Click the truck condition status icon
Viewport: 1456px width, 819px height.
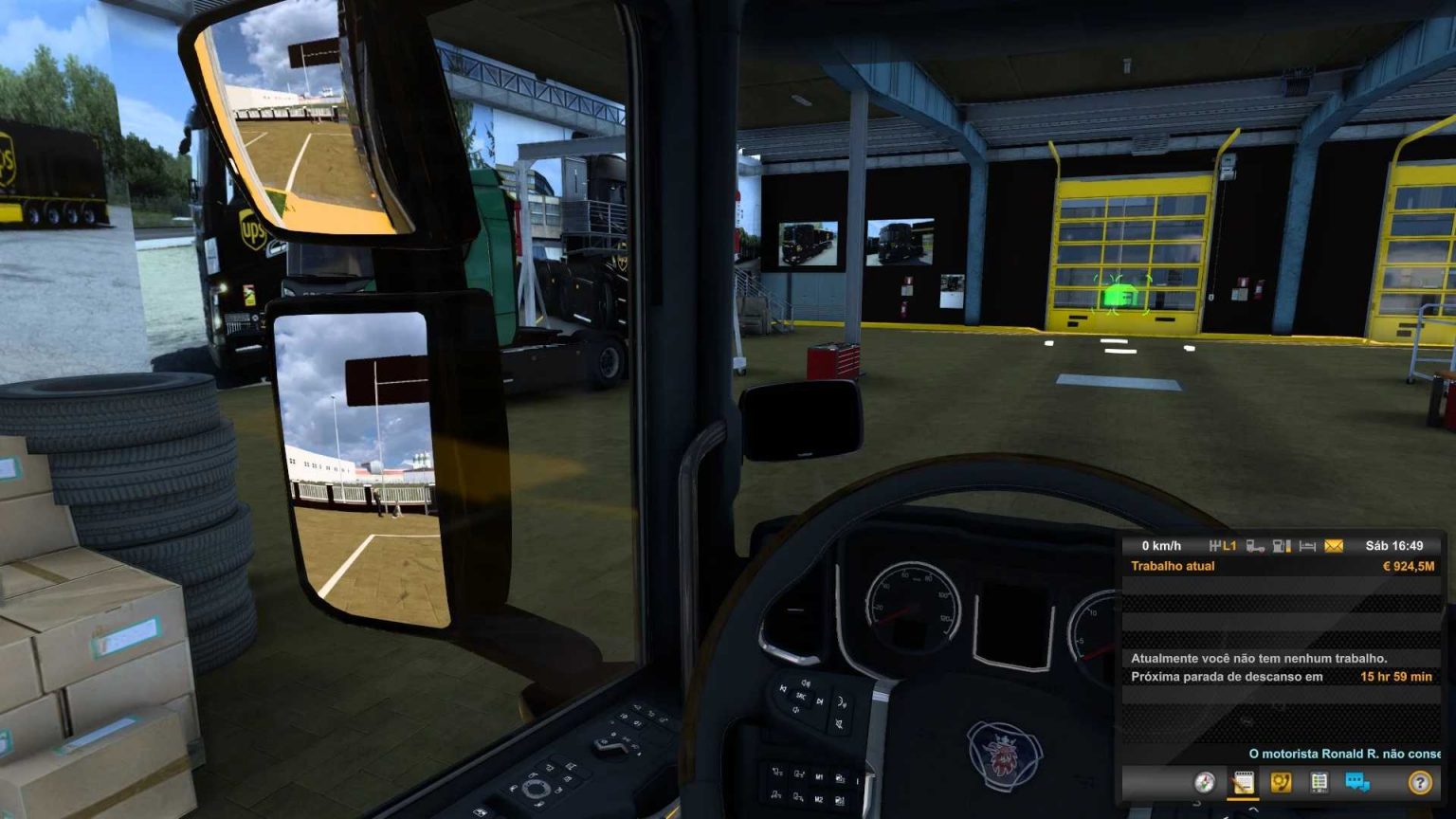point(1257,546)
